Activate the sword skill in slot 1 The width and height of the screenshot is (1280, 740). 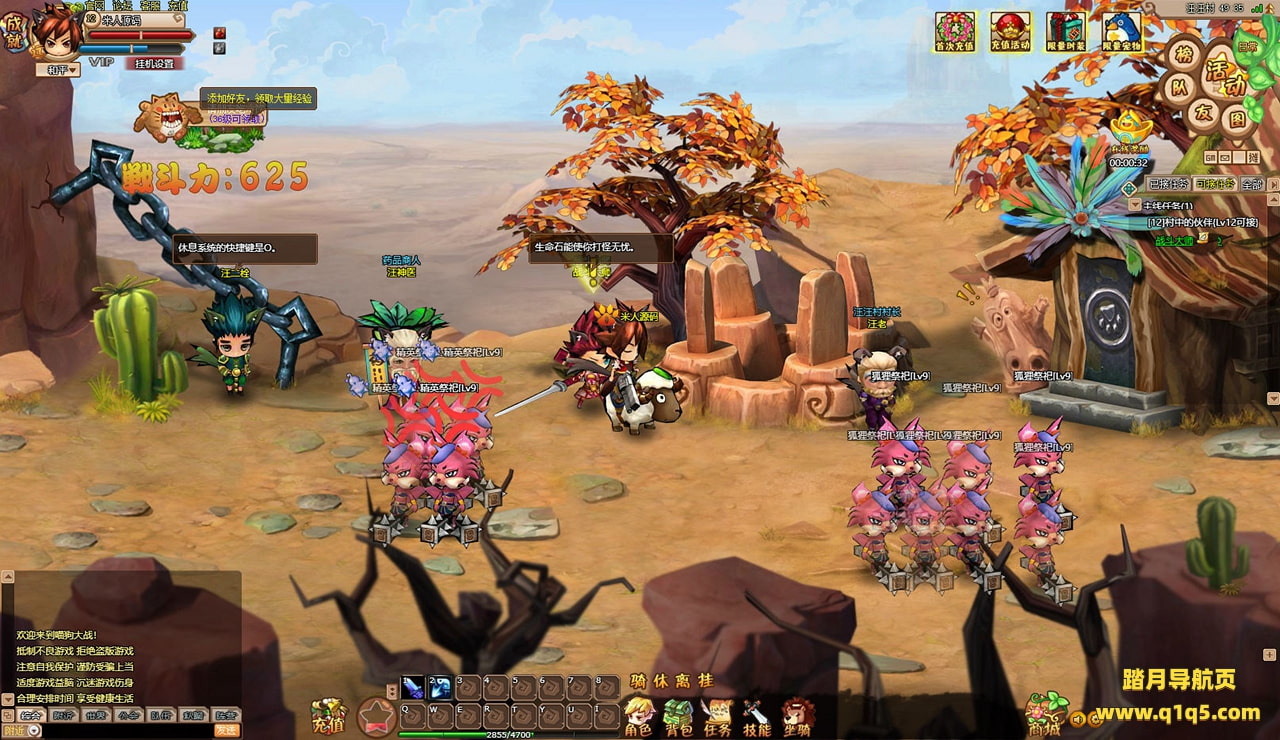pos(413,687)
